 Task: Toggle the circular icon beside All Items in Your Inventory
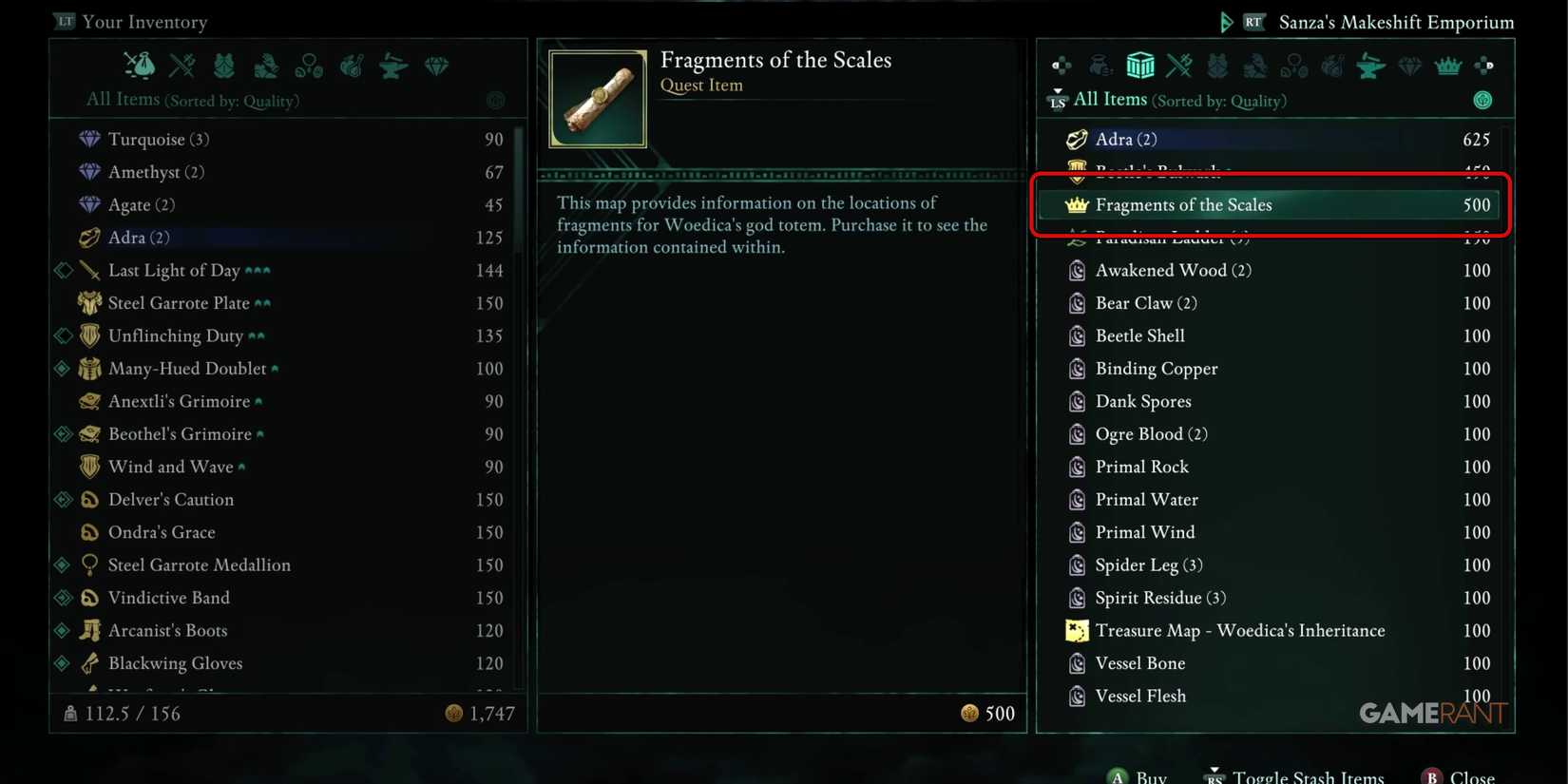tap(496, 100)
